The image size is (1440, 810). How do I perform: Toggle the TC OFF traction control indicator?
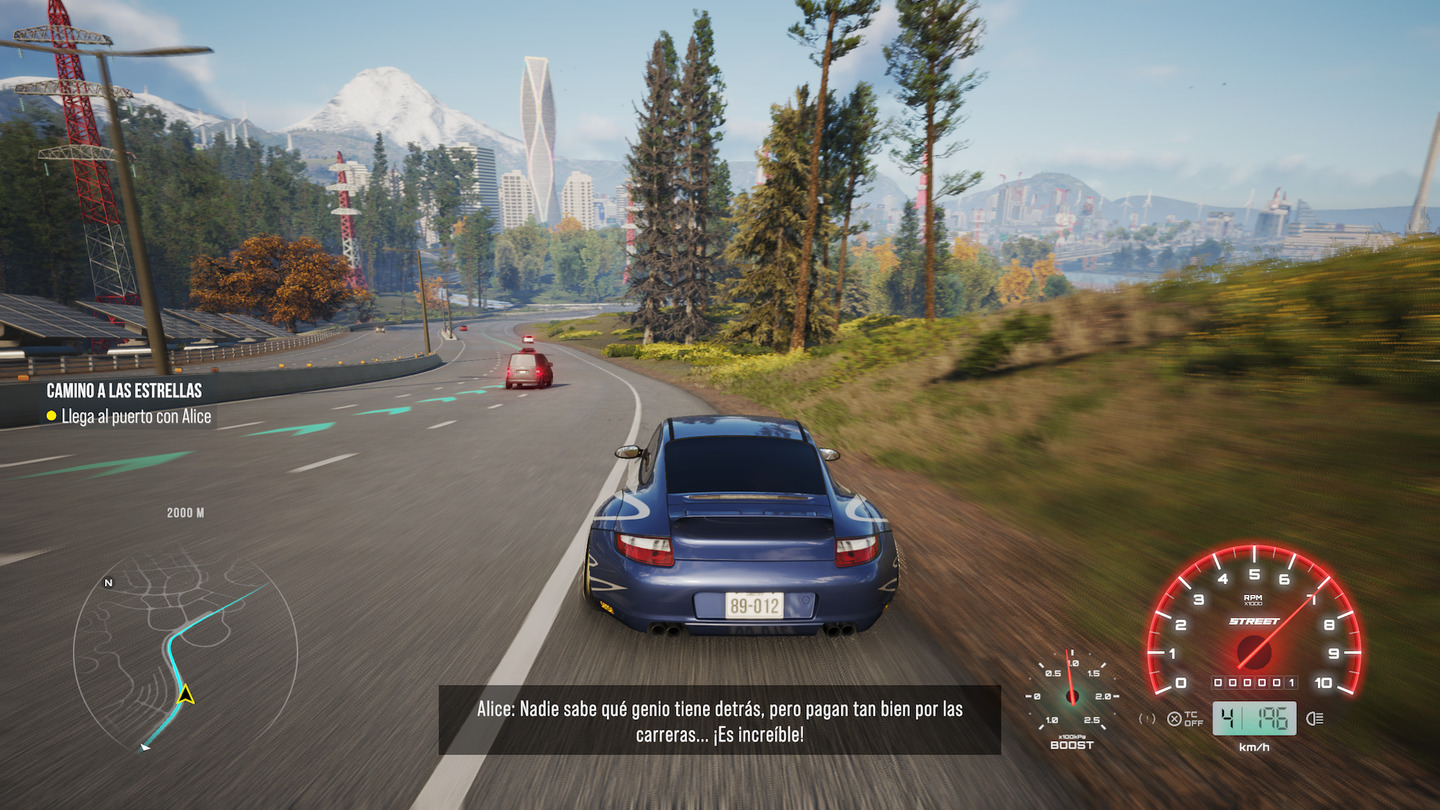pos(1185,718)
